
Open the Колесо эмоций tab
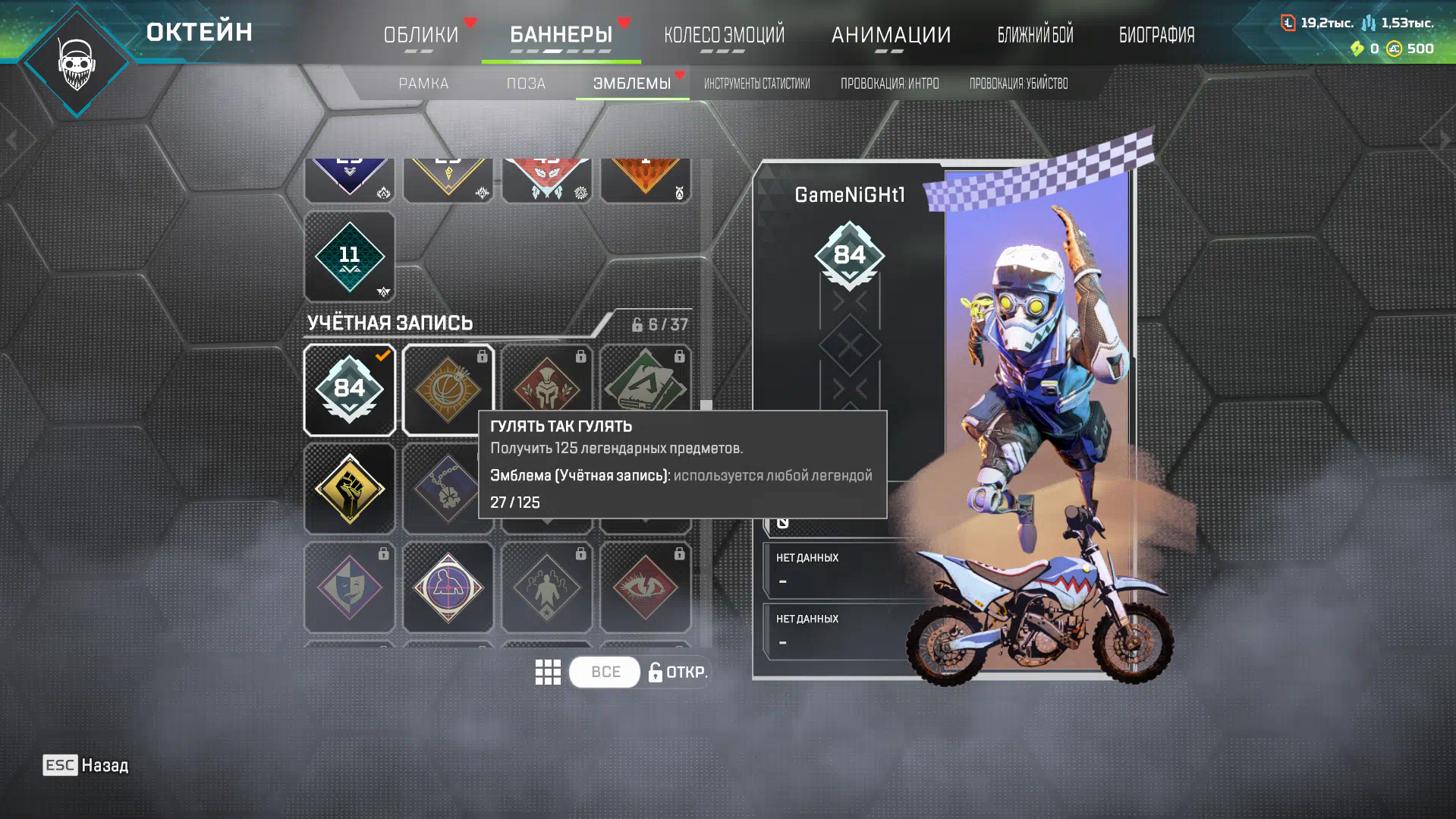point(724,35)
